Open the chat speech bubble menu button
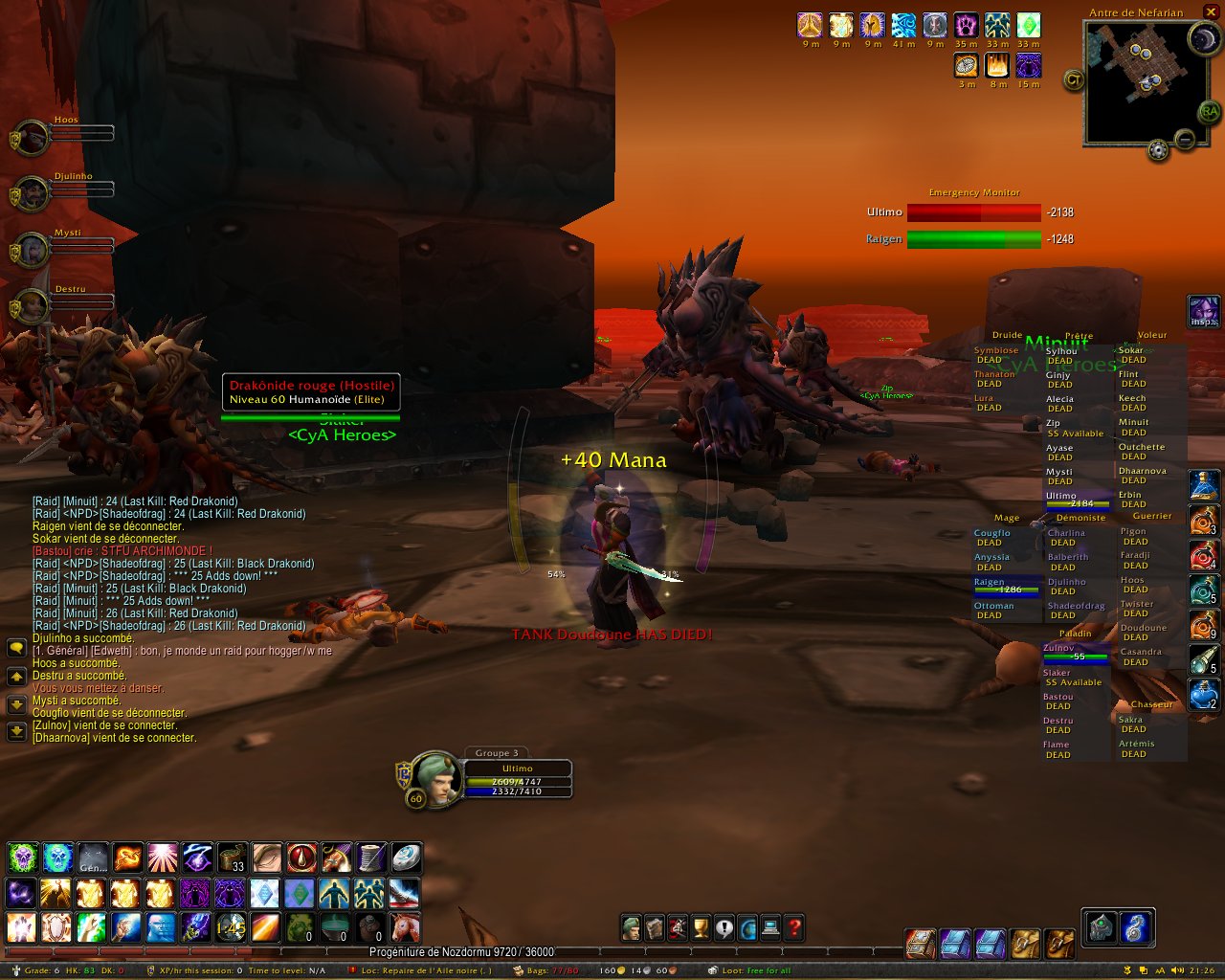1225x980 pixels. point(16,648)
